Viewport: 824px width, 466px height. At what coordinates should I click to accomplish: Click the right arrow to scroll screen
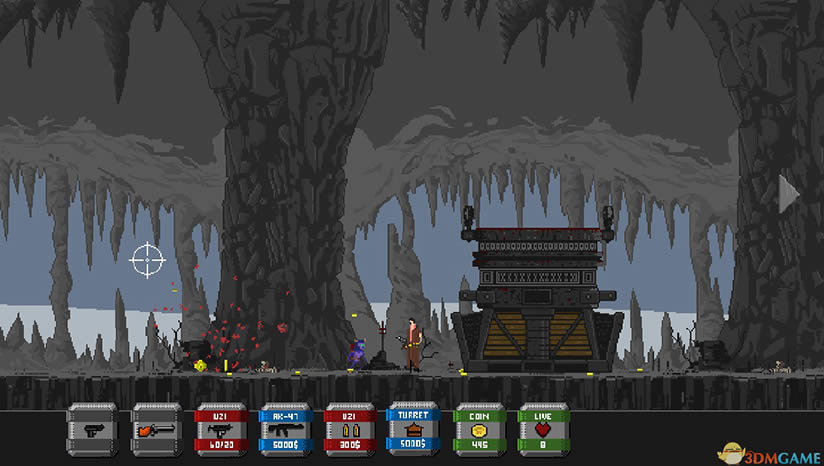[x=788, y=194]
